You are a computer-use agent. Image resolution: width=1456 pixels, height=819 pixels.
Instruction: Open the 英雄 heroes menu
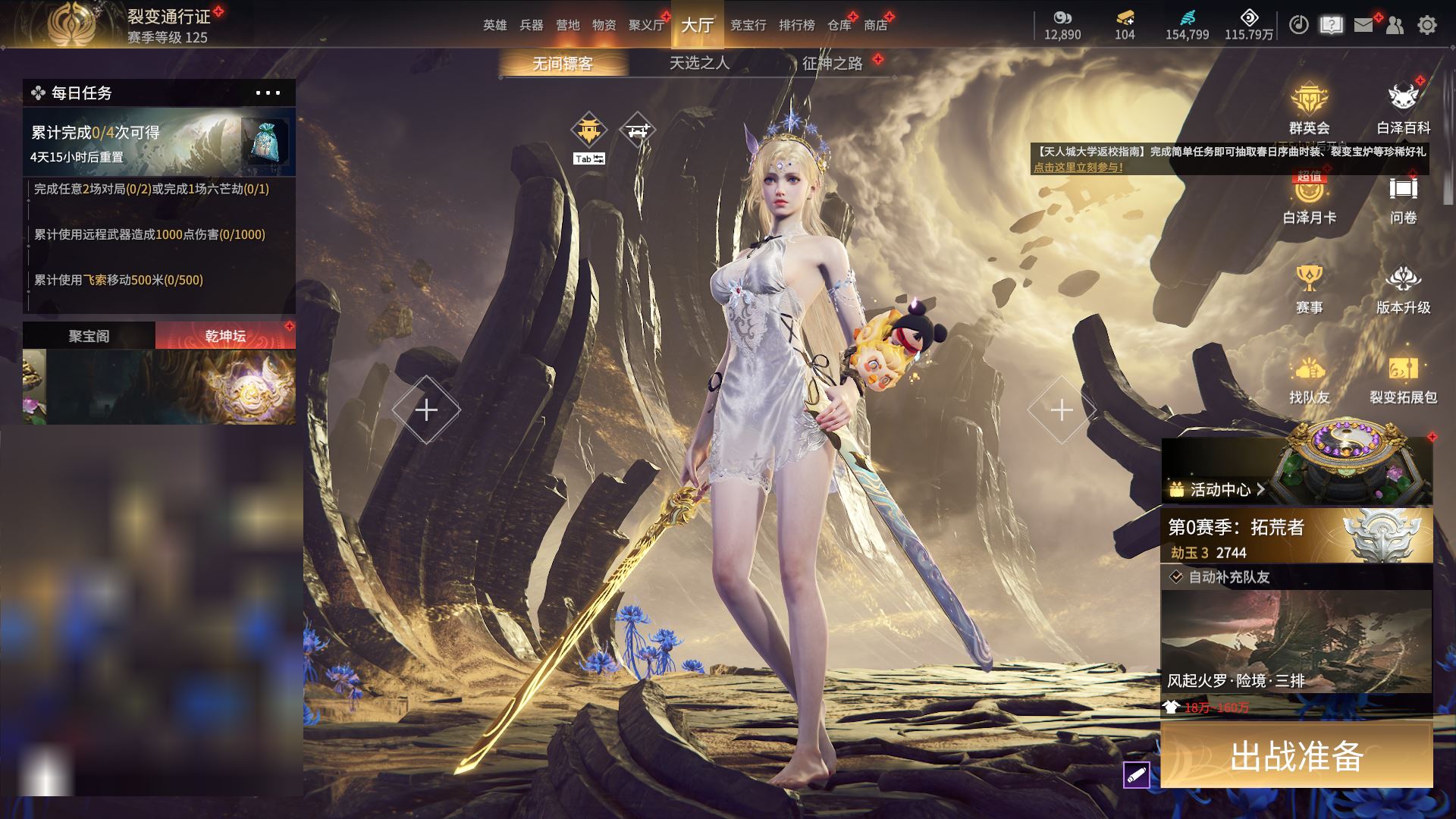[494, 25]
